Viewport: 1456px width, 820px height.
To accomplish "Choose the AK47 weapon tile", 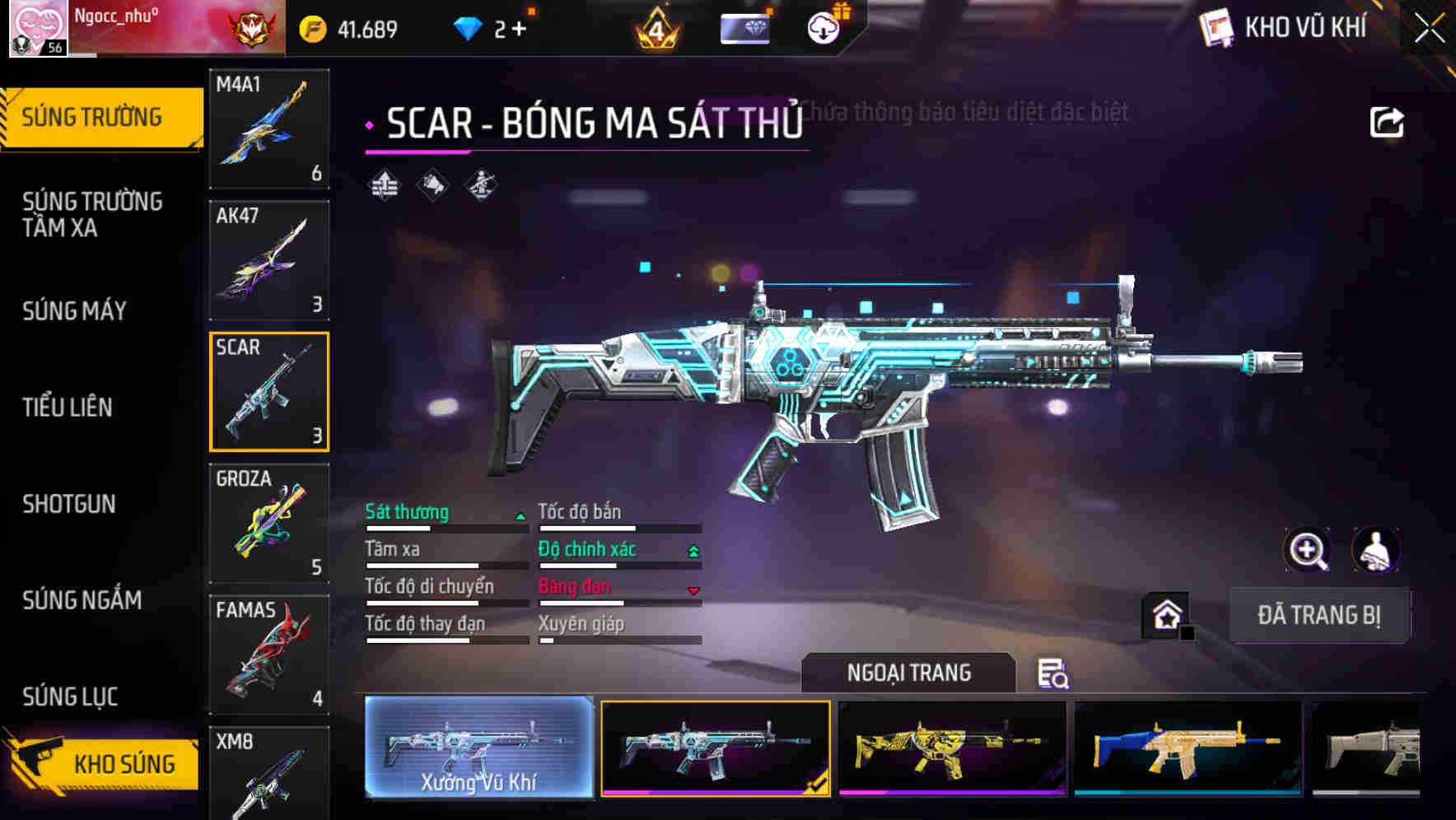I will pos(269,260).
